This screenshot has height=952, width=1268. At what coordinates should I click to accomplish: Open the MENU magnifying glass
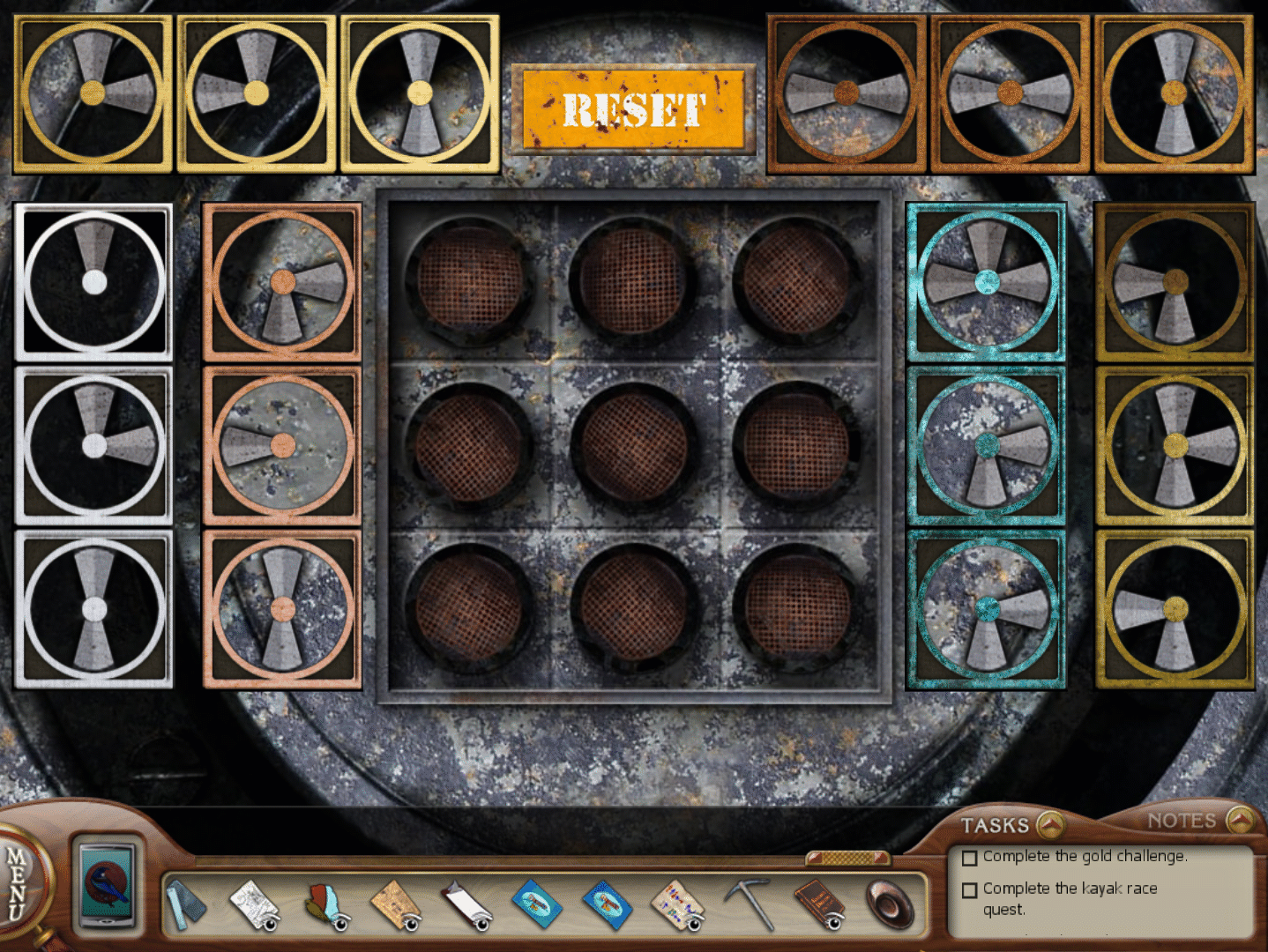click(18, 881)
